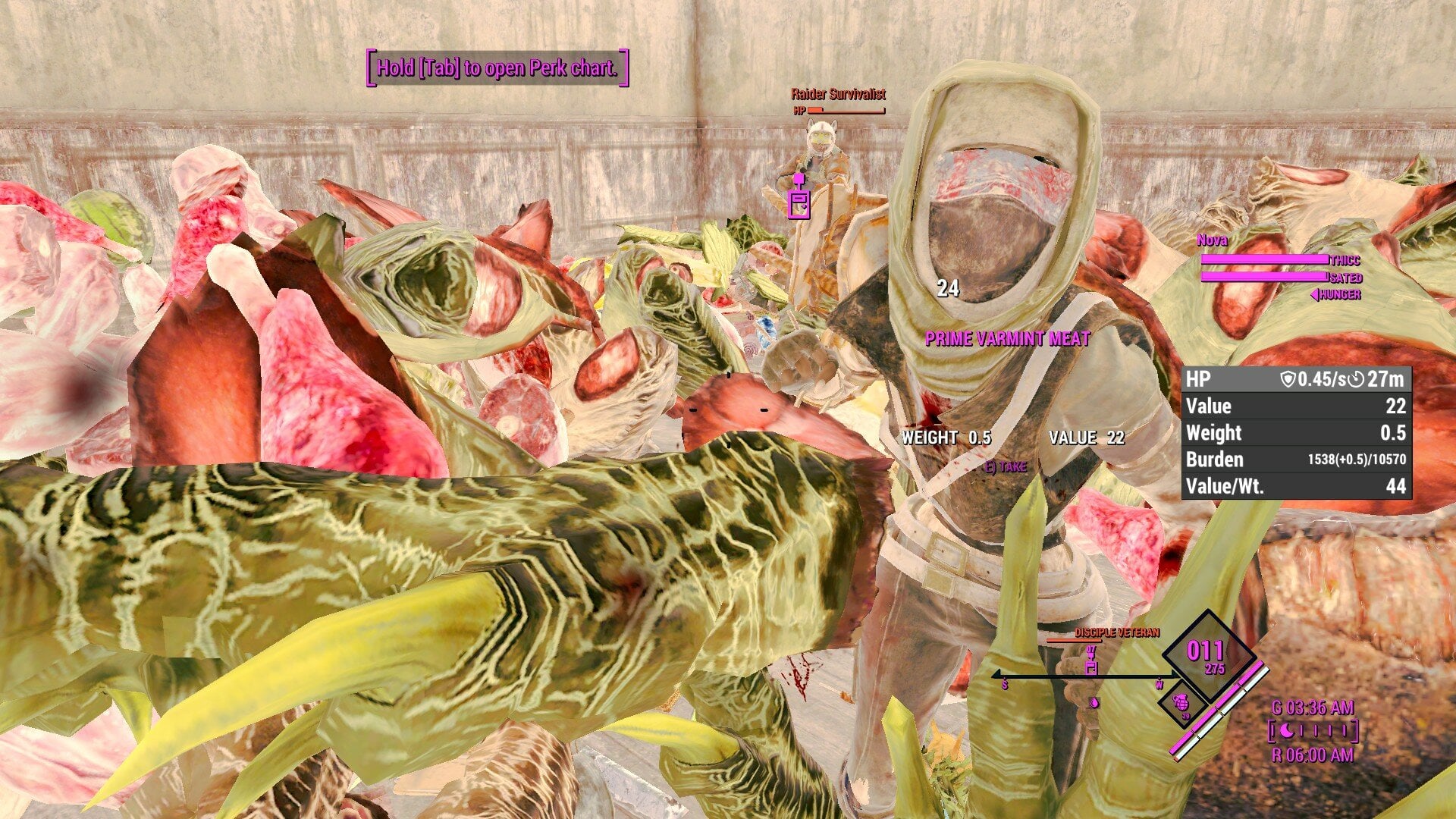Click the W marker on the compass
The image size is (1456, 819).
pyautogui.click(x=1159, y=685)
